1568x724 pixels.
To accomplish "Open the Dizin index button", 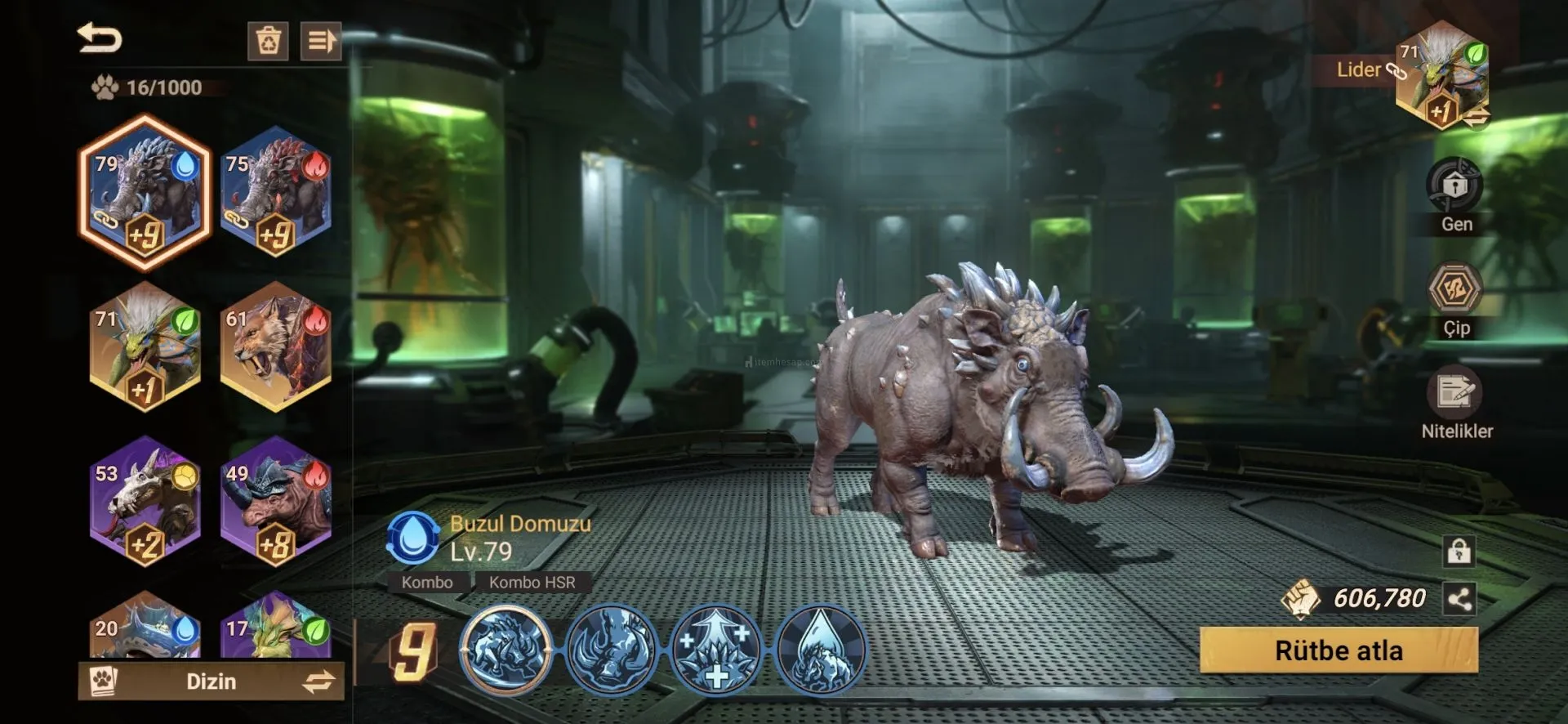I will pyautogui.click(x=211, y=681).
